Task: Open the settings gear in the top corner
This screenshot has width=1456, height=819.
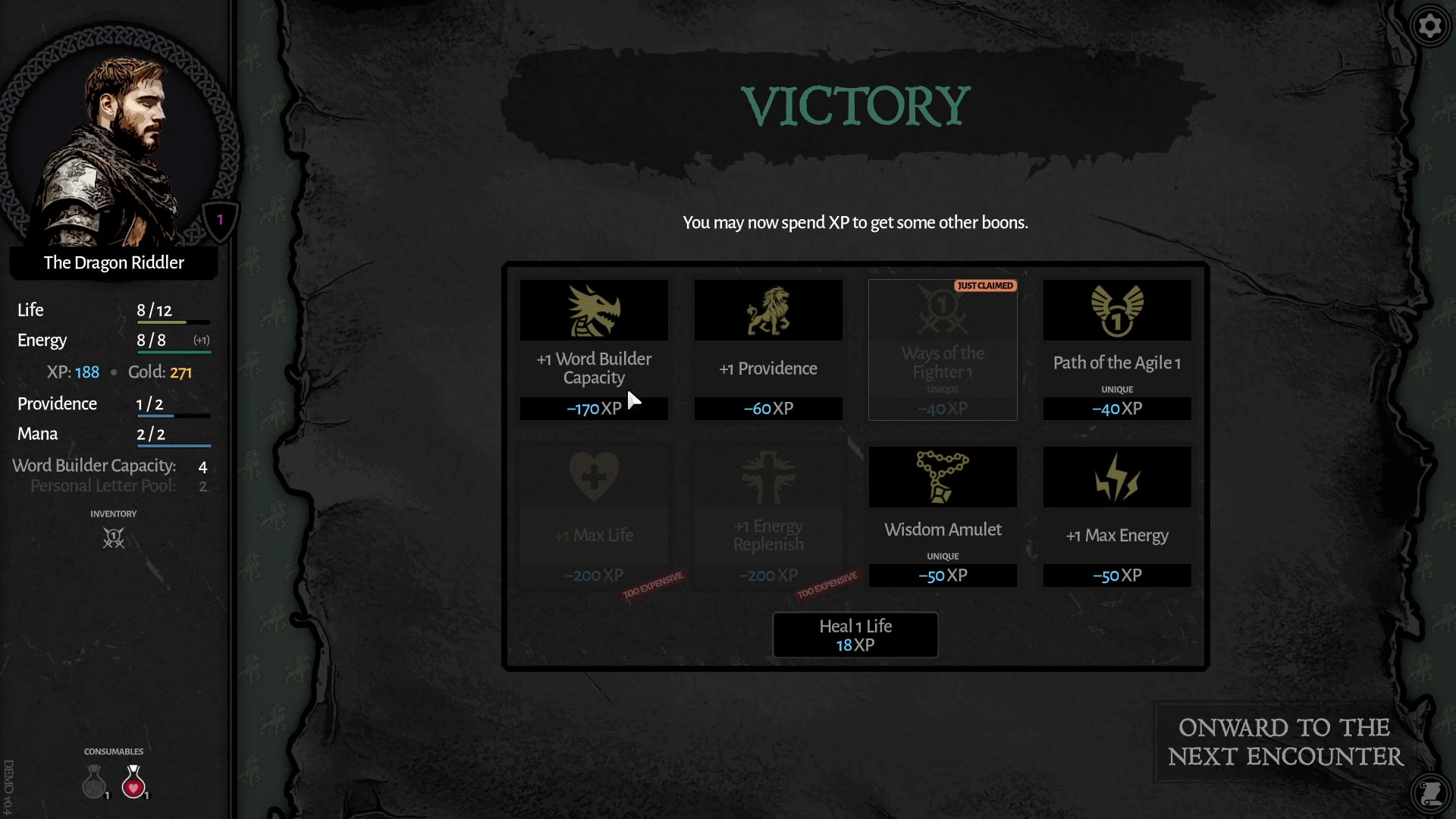Action: (x=1431, y=25)
